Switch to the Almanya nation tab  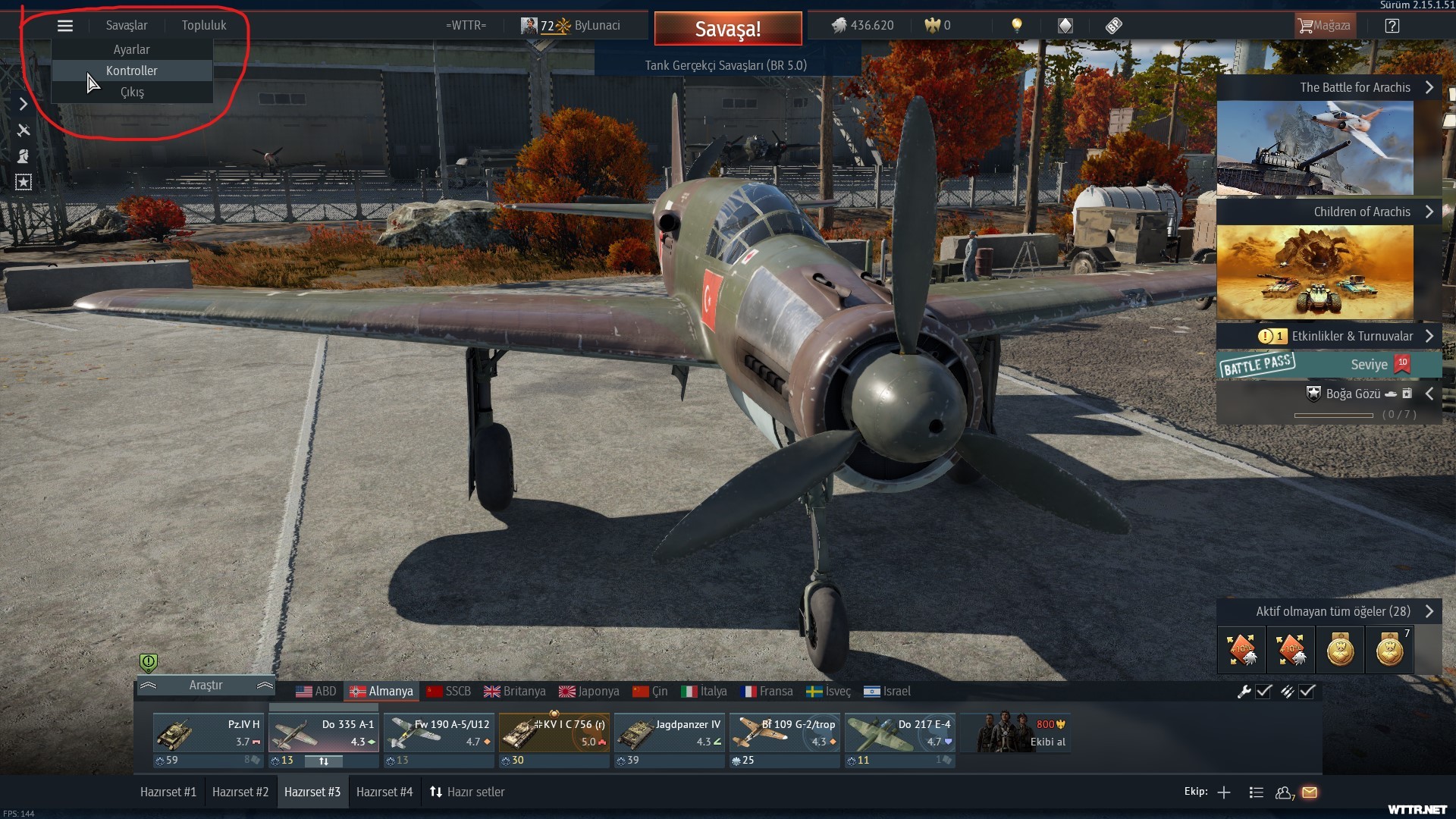click(381, 691)
